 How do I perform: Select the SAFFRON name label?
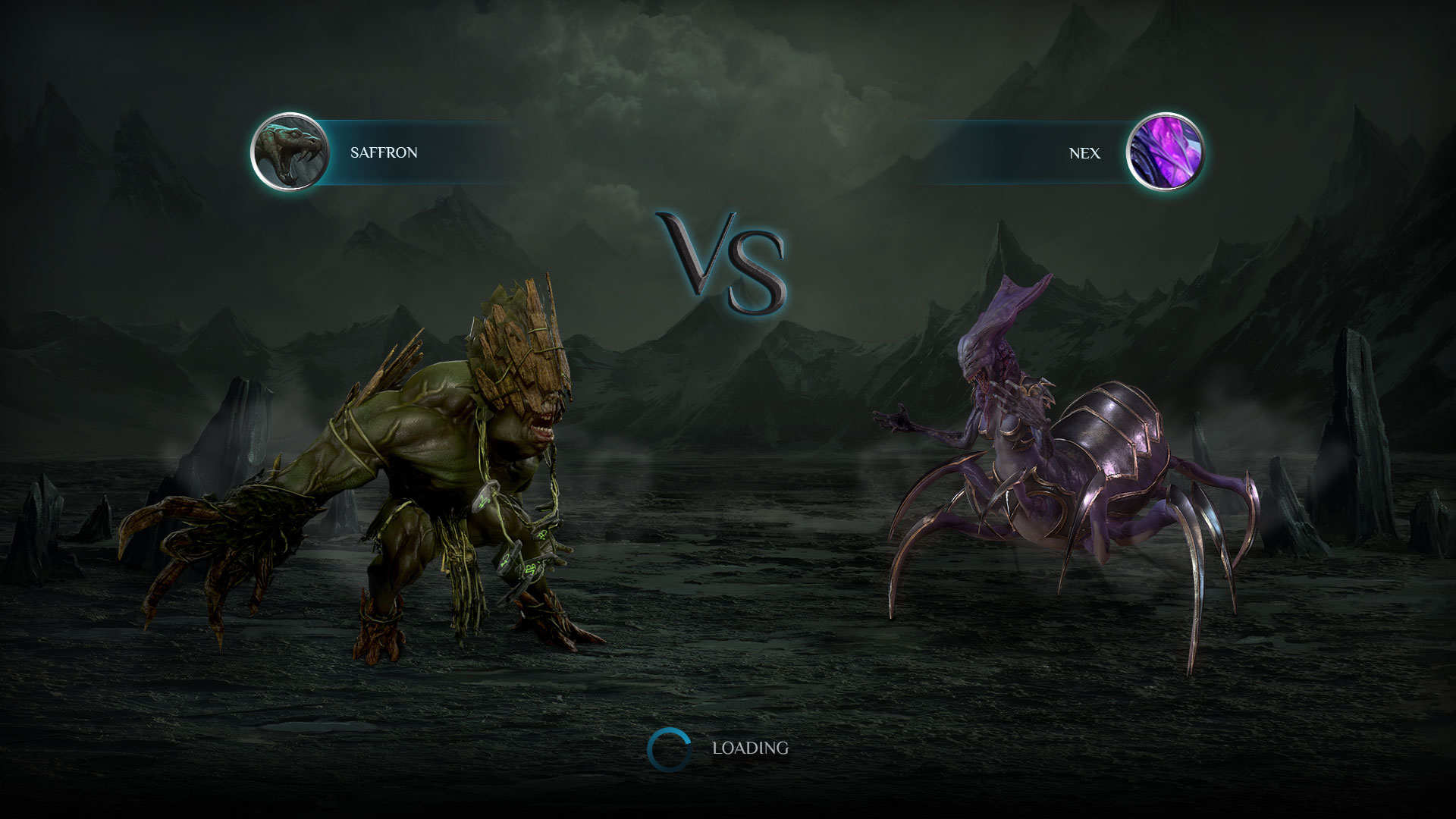pos(383,152)
